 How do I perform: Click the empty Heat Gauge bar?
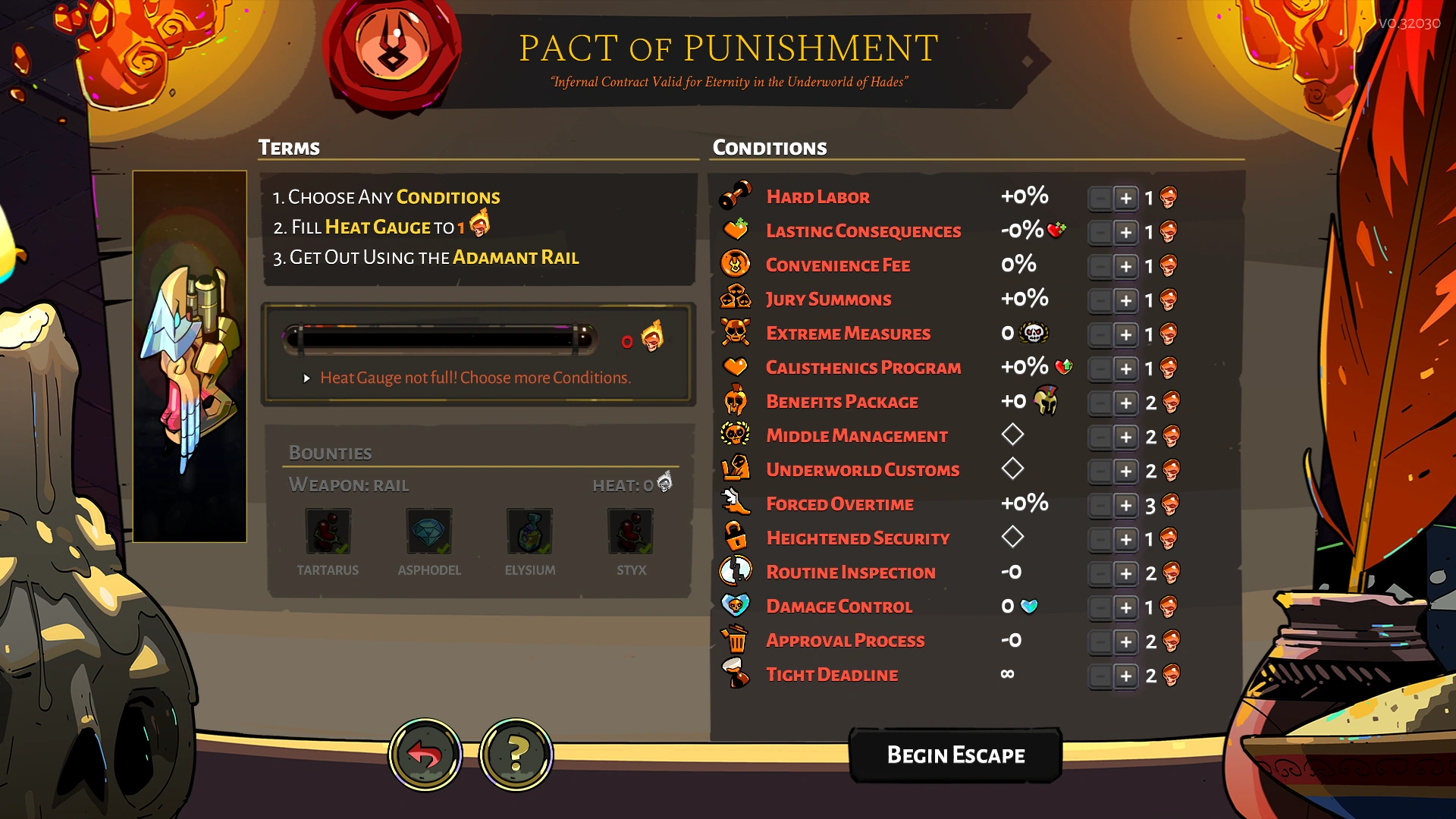pyautogui.click(x=440, y=339)
